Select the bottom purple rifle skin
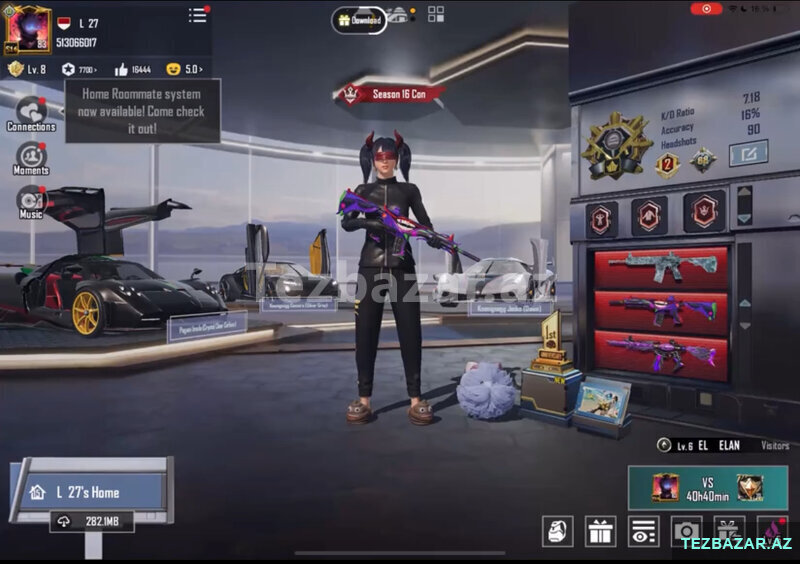The image size is (800, 564). coord(661,353)
